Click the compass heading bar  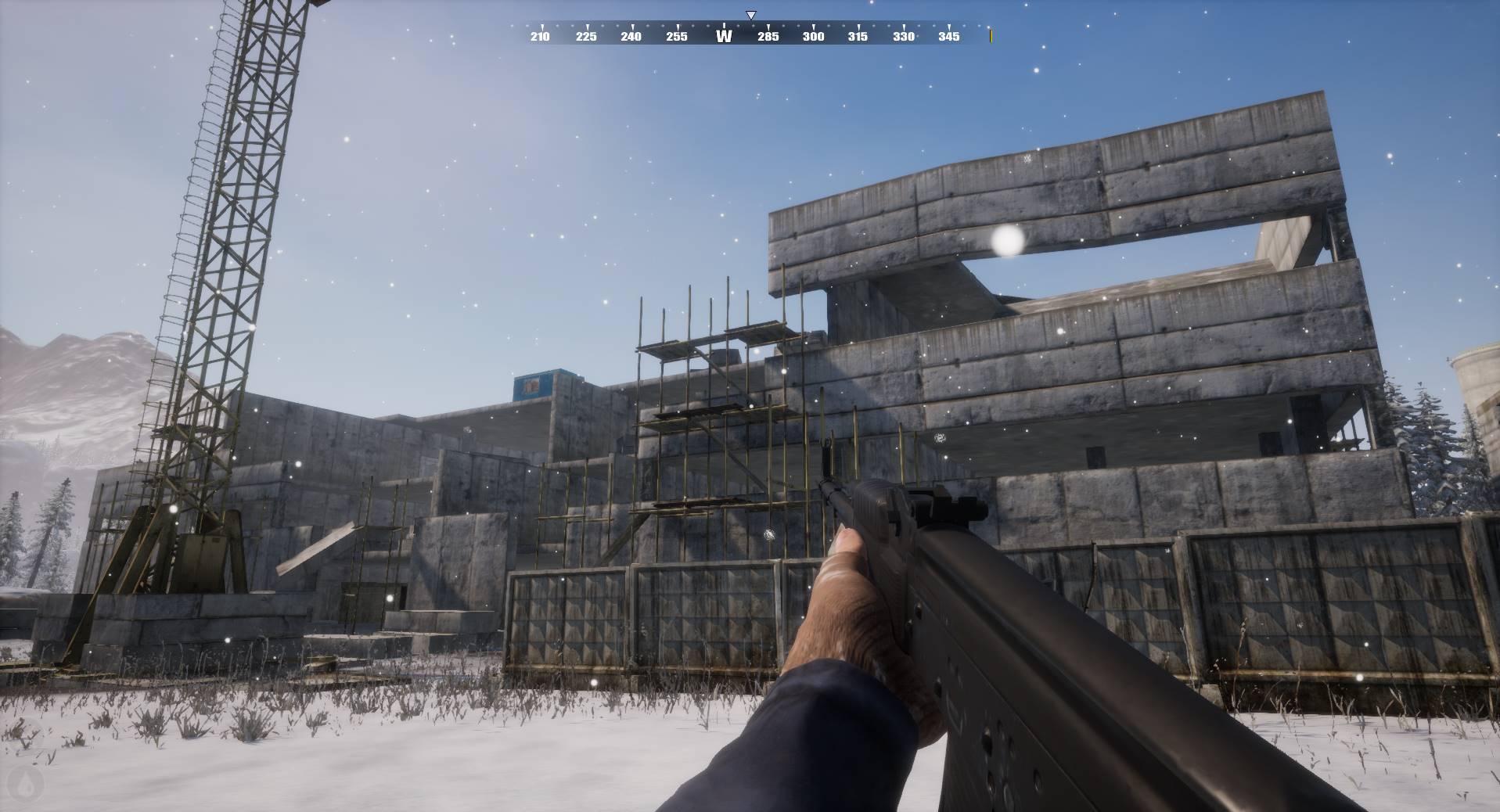[x=750, y=34]
